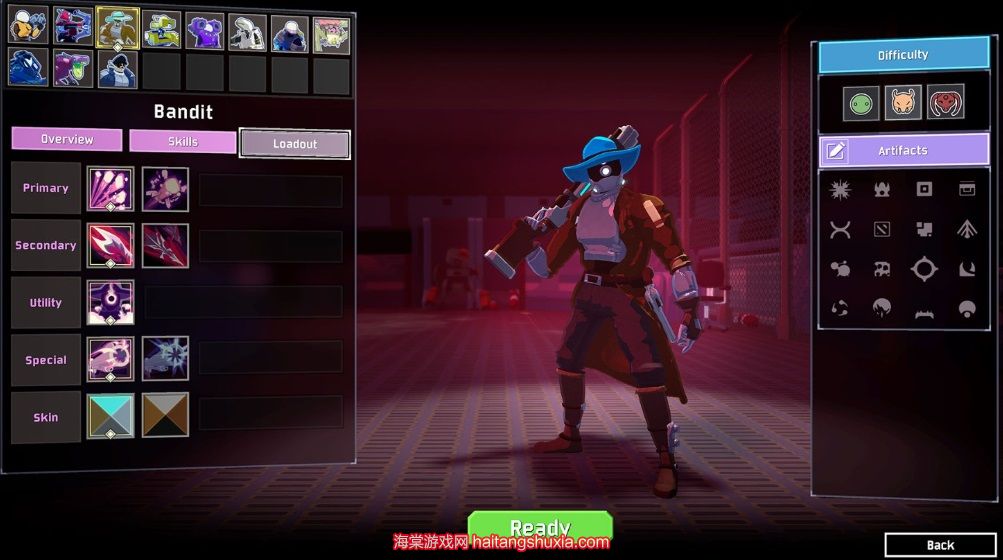The width and height of the screenshot is (1003, 560).
Task: Start the run with the Ready button
Action: [x=540, y=526]
